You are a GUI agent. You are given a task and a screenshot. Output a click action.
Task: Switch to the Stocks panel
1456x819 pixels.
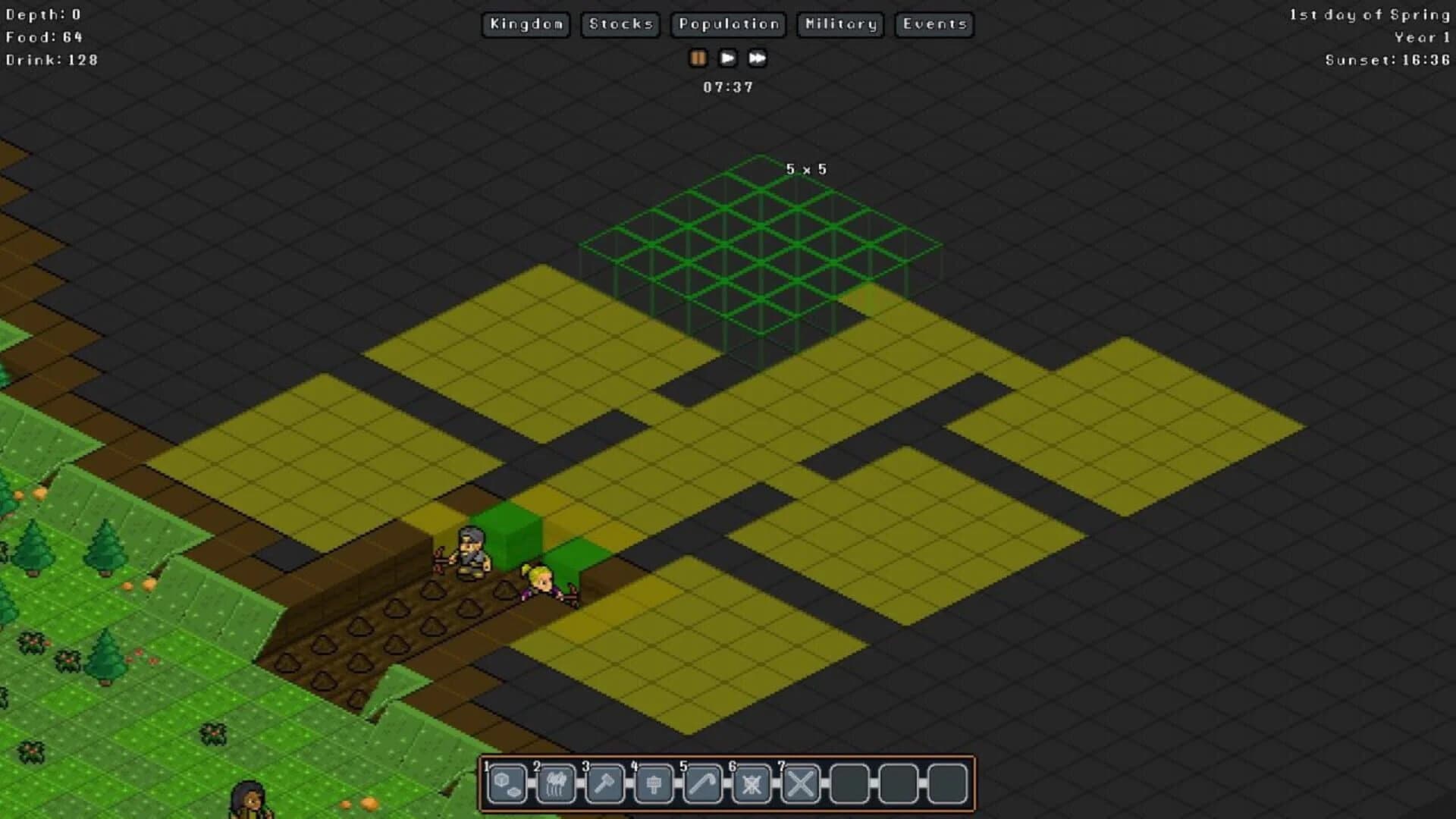pos(620,24)
